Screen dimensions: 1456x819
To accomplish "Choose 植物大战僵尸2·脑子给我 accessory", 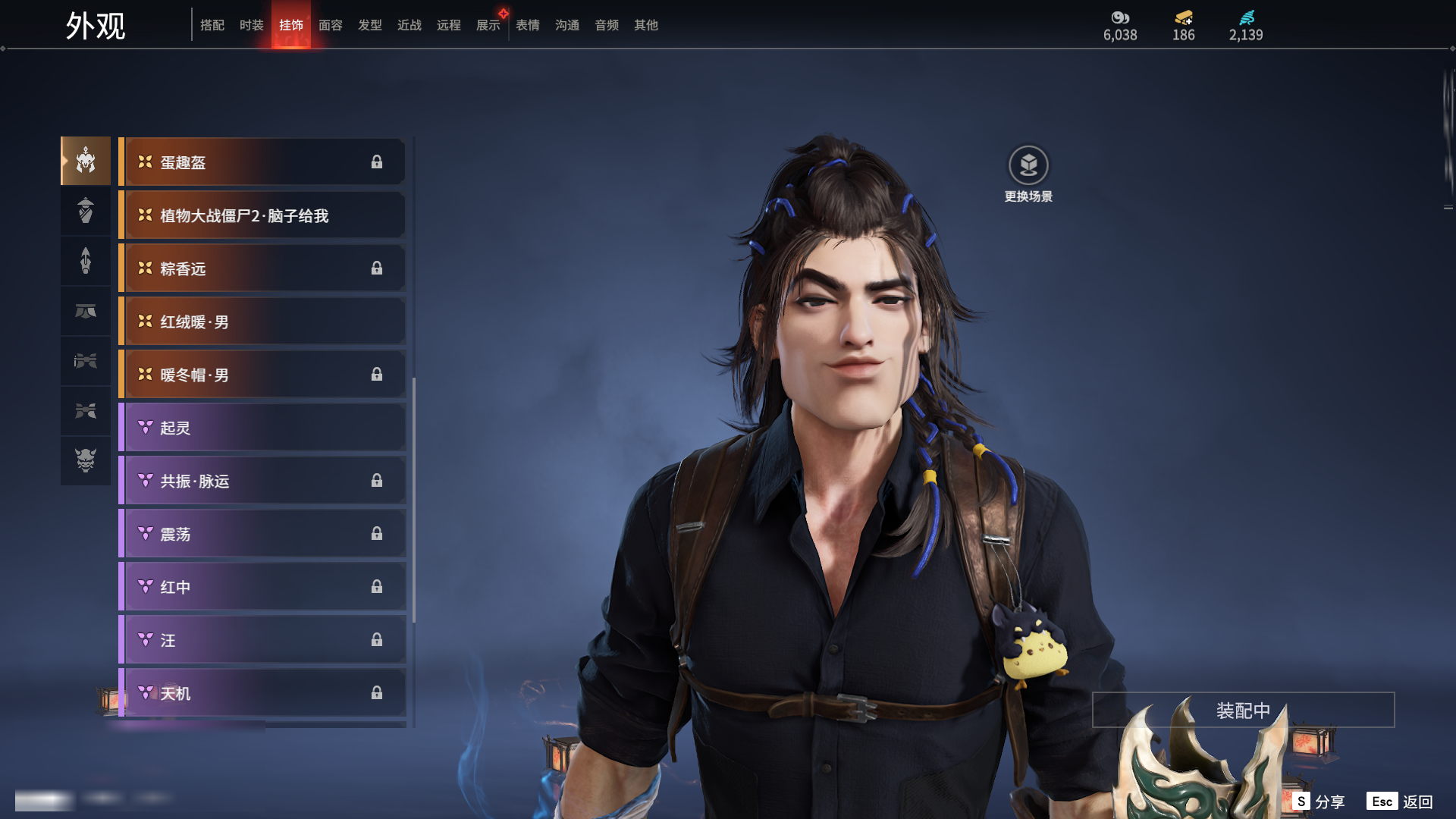I will click(x=262, y=215).
